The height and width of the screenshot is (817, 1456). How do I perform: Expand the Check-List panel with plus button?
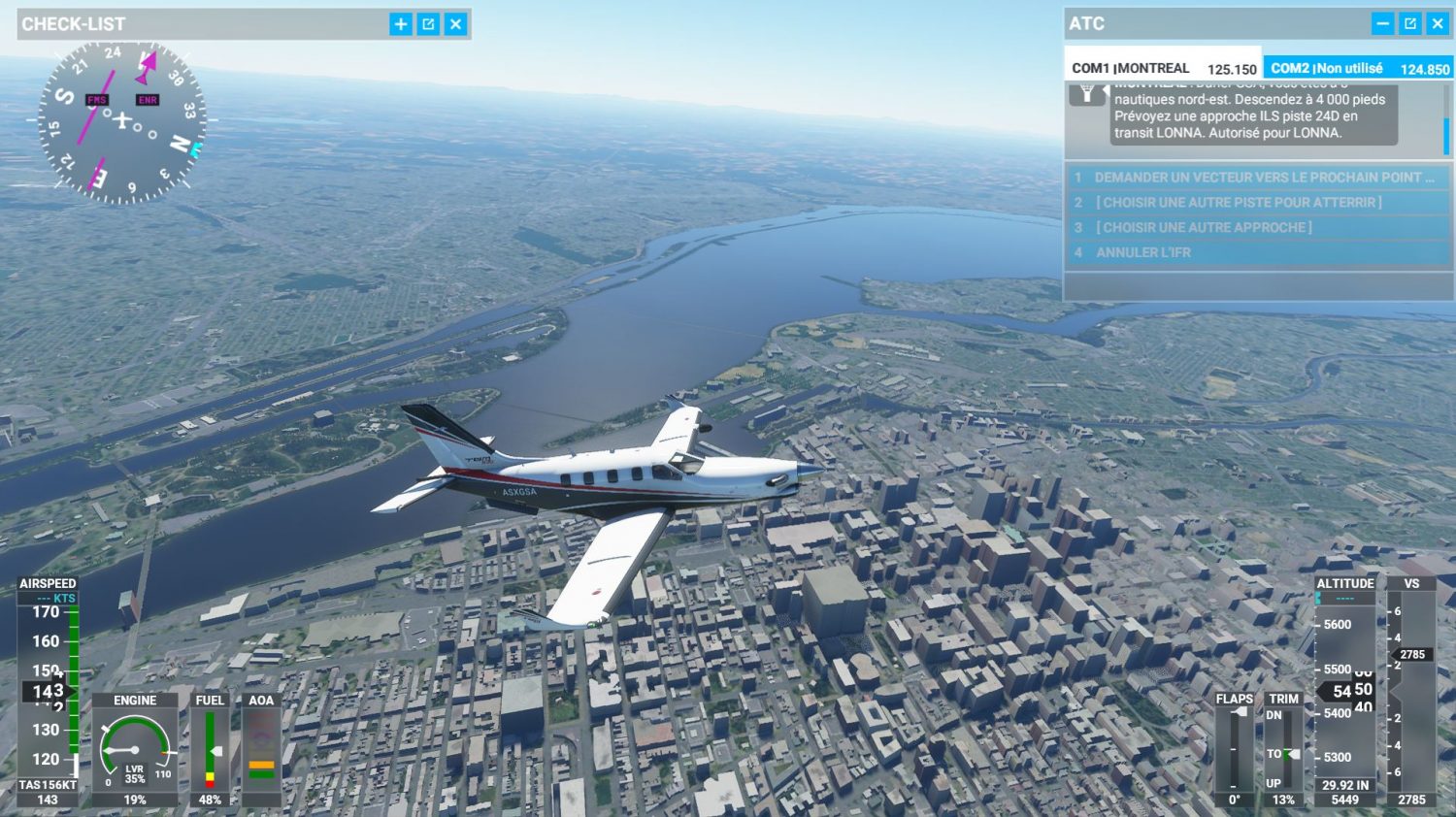click(x=401, y=24)
